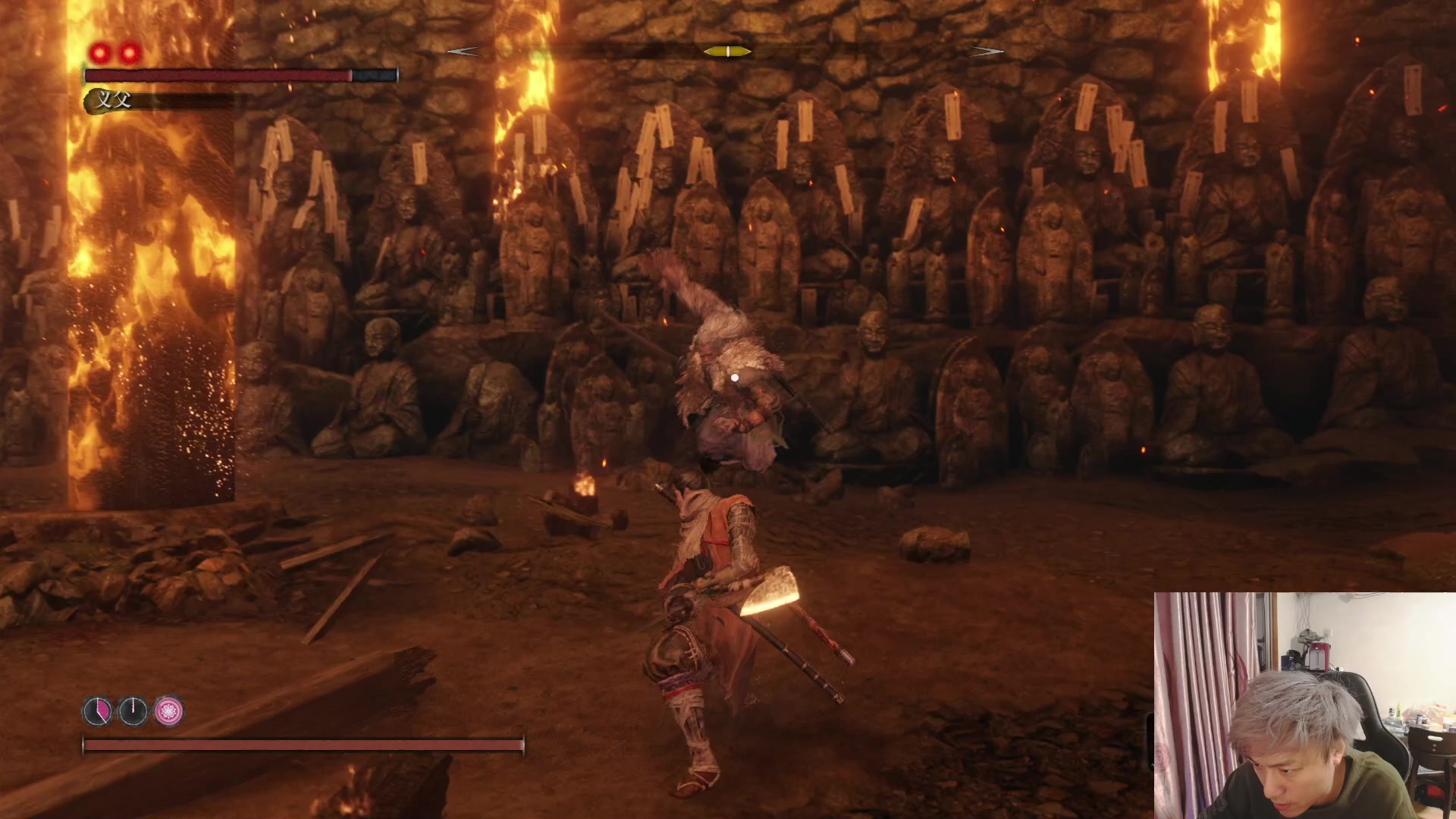The height and width of the screenshot is (819, 1456).
Task: Click the partially filled resurrection node
Action: click(98, 711)
